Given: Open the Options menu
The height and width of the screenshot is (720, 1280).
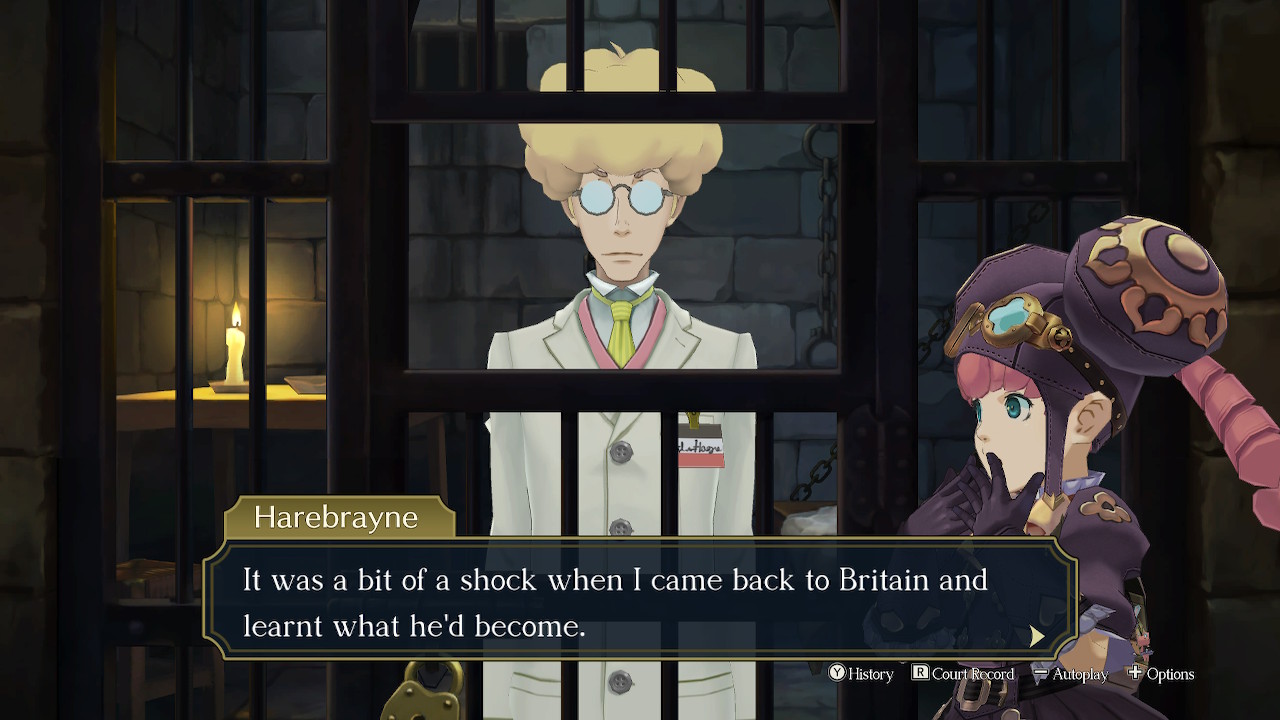Looking at the screenshot, I should click(1161, 674).
